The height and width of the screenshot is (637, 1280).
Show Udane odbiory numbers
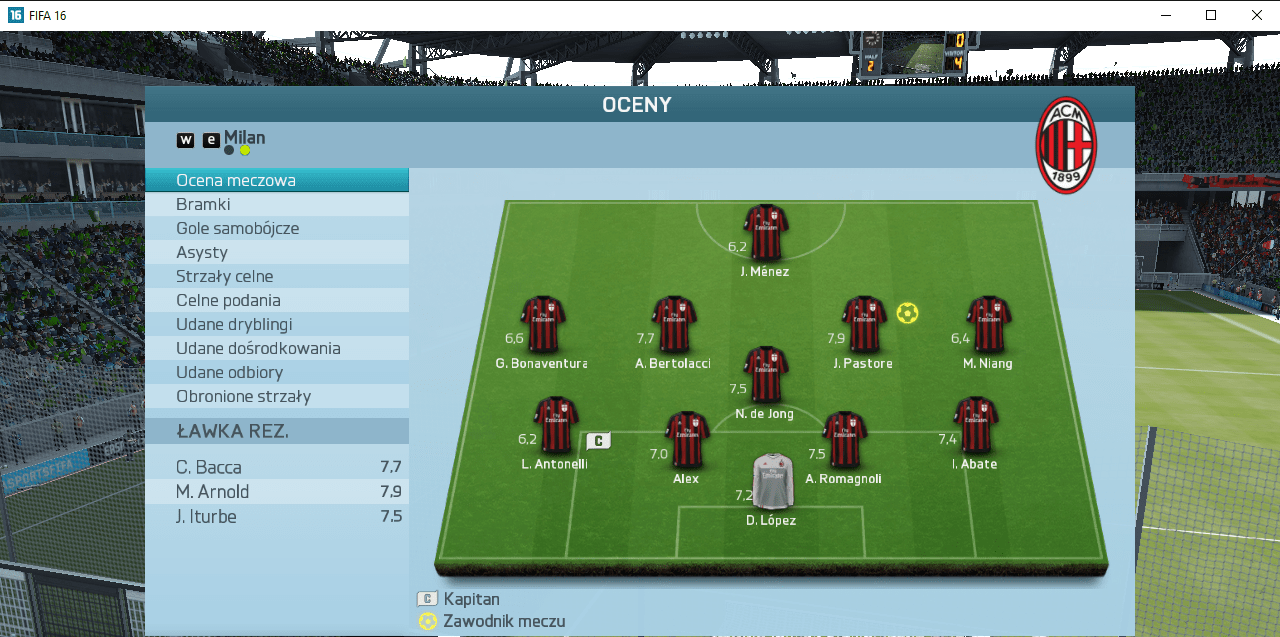(276, 372)
